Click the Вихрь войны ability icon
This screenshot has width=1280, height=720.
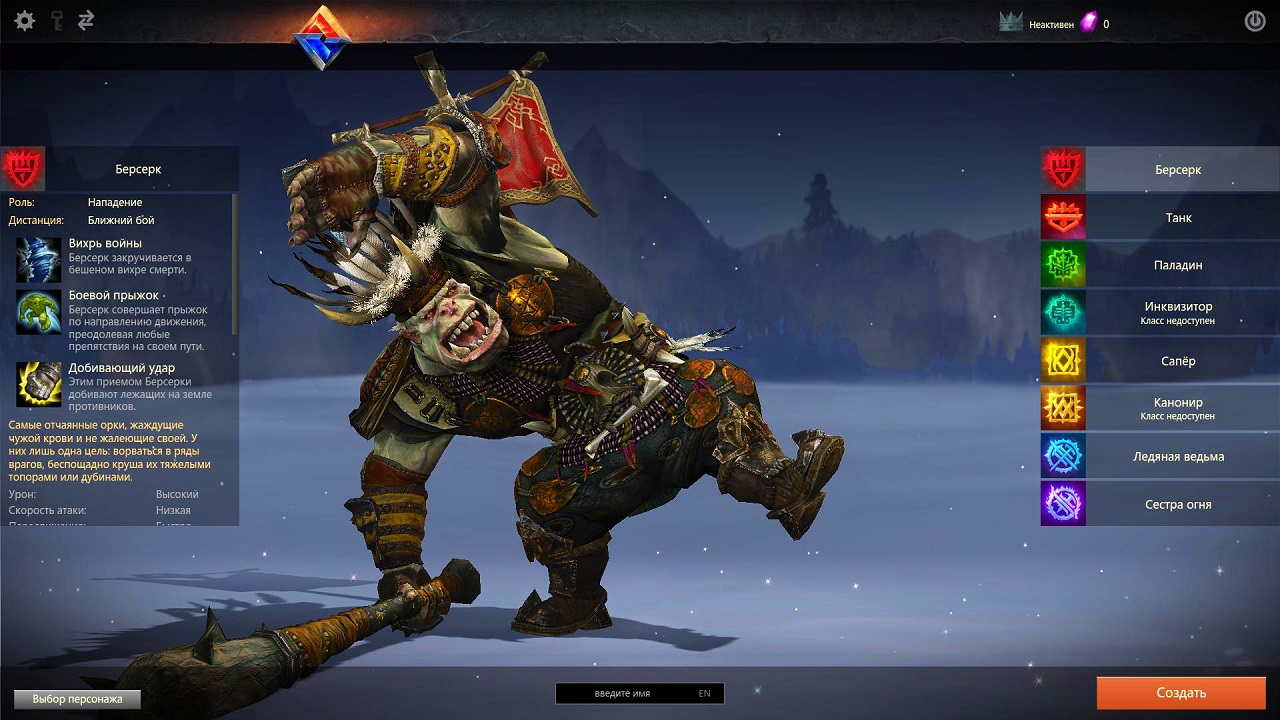tap(39, 260)
